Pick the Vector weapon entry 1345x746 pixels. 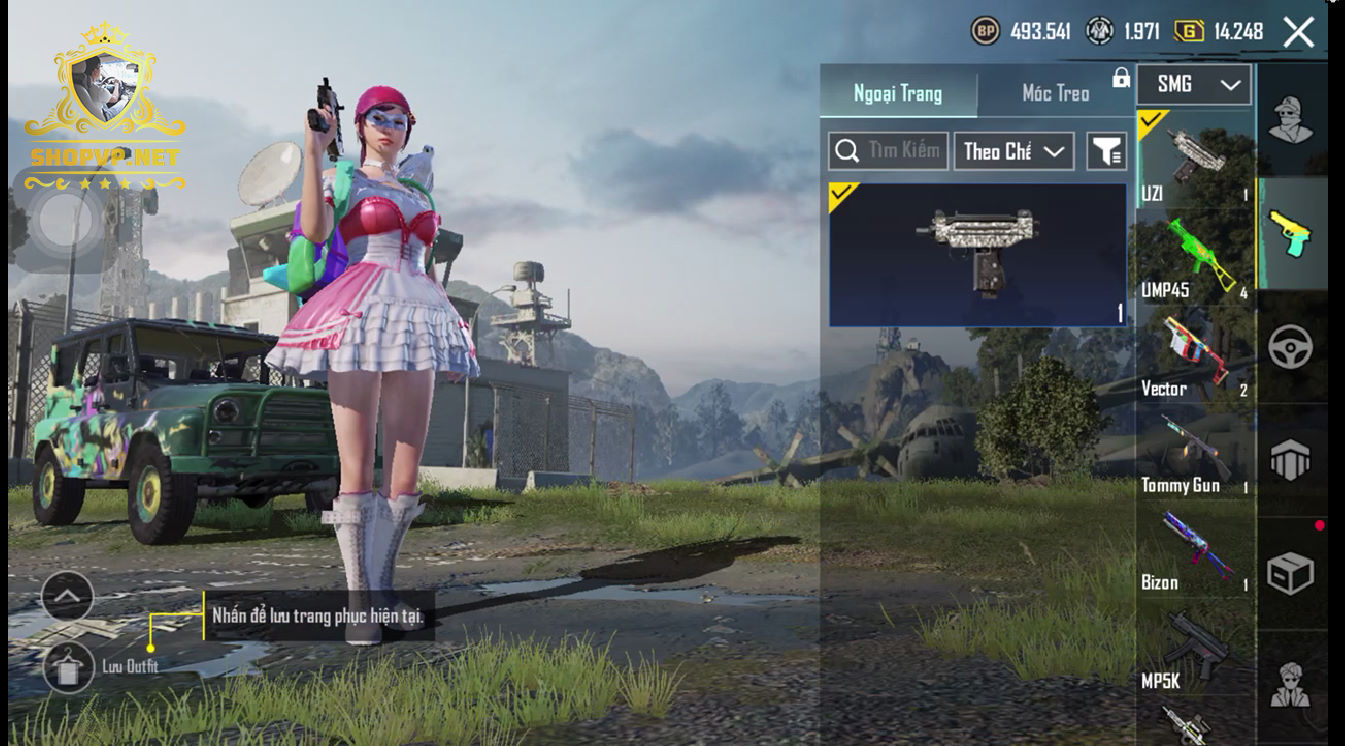(1194, 355)
